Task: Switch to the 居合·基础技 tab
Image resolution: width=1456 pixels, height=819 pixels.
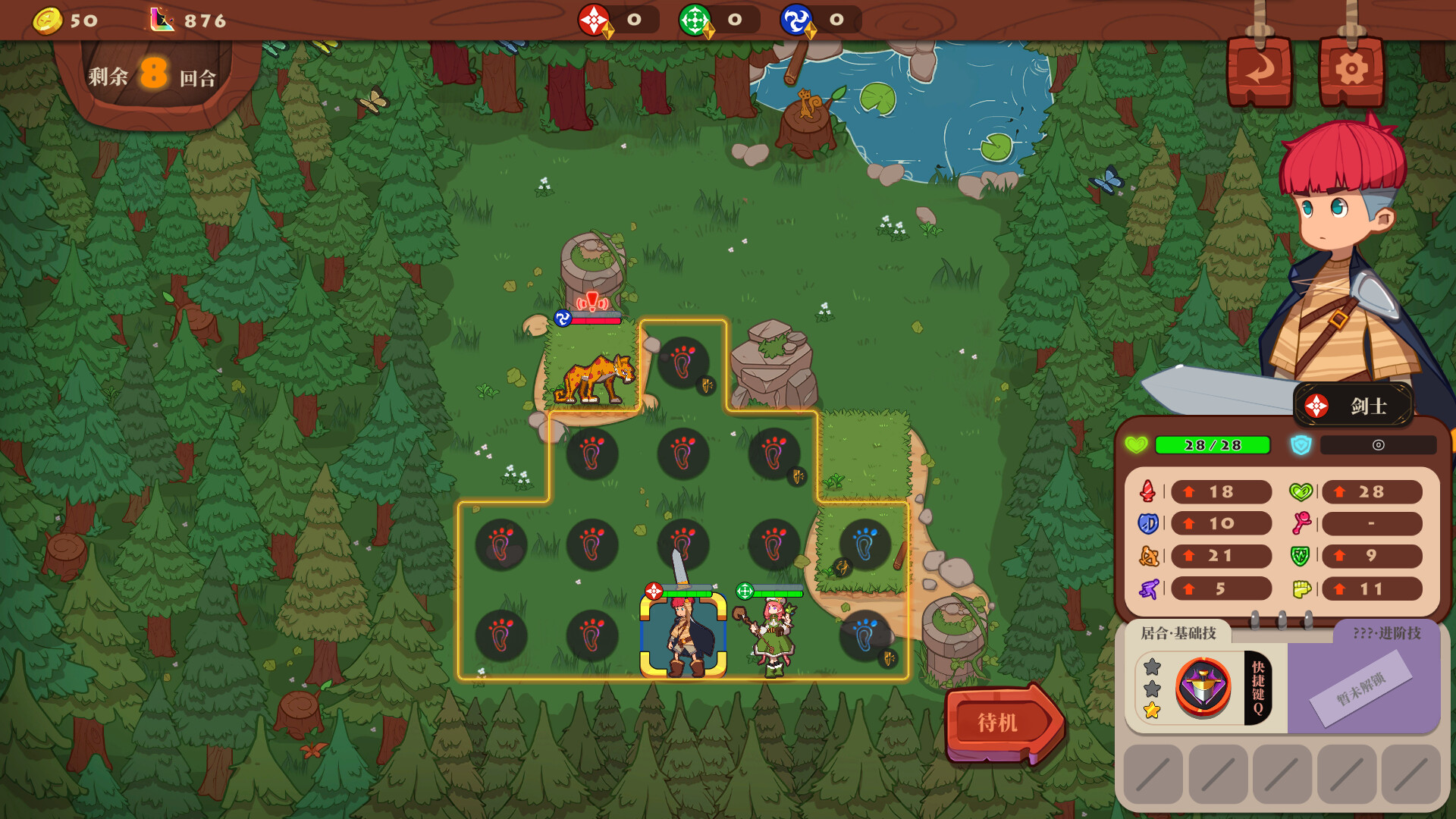Action: click(1178, 633)
